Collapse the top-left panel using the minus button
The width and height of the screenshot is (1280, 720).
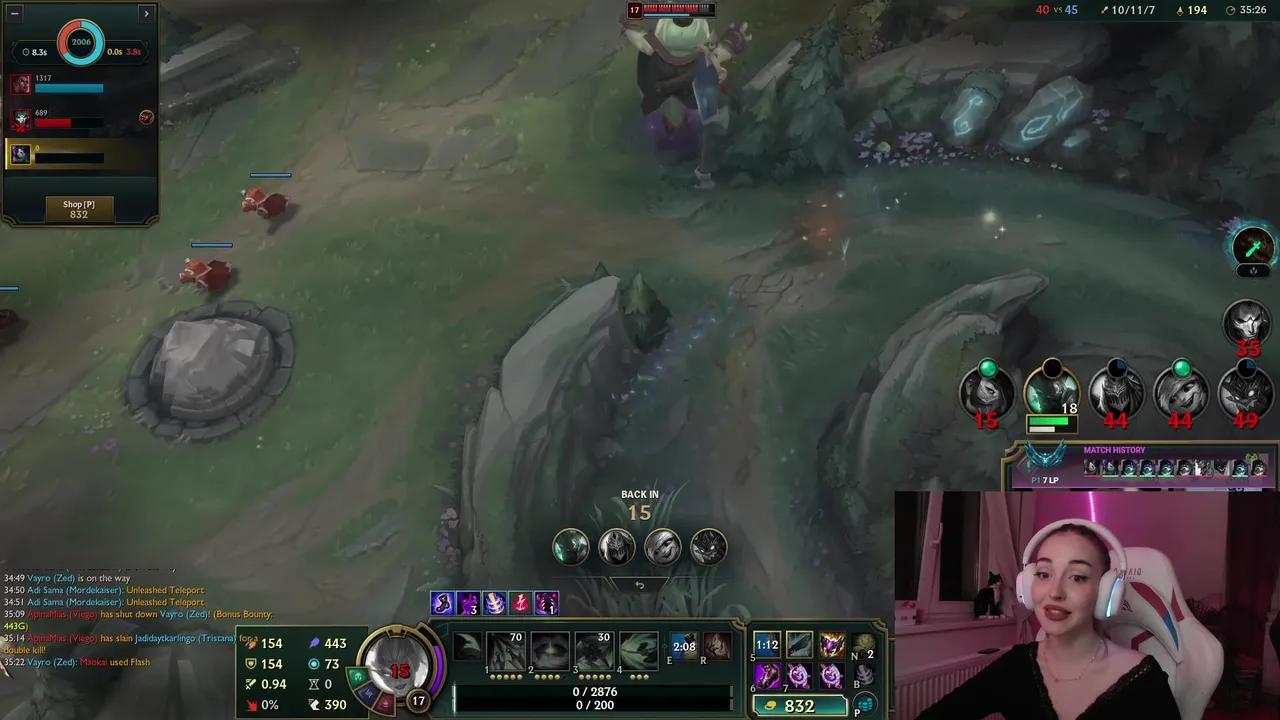click(x=14, y=13)
